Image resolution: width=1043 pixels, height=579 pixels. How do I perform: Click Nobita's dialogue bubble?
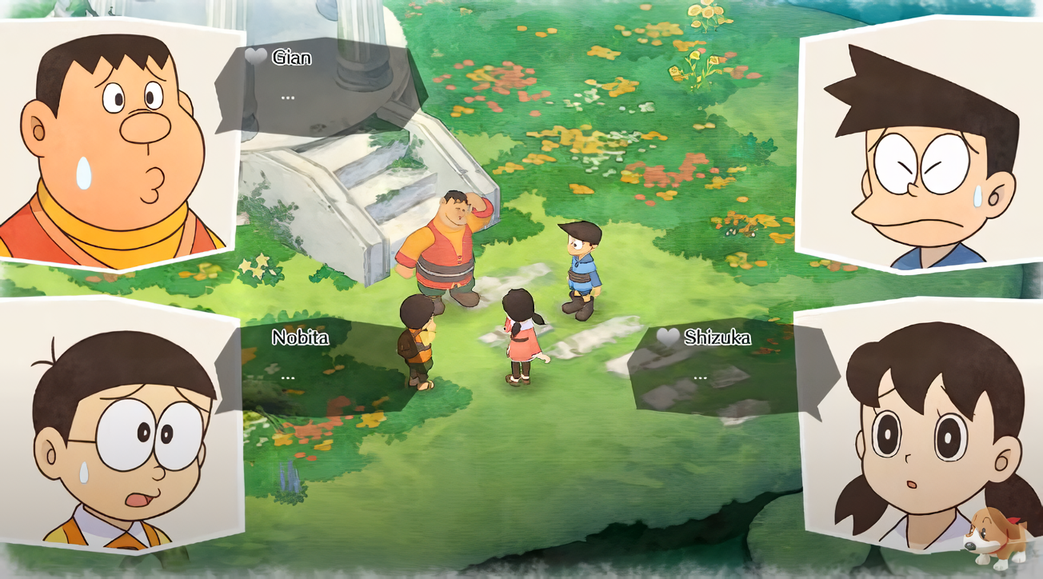click(x=325, y=365)
